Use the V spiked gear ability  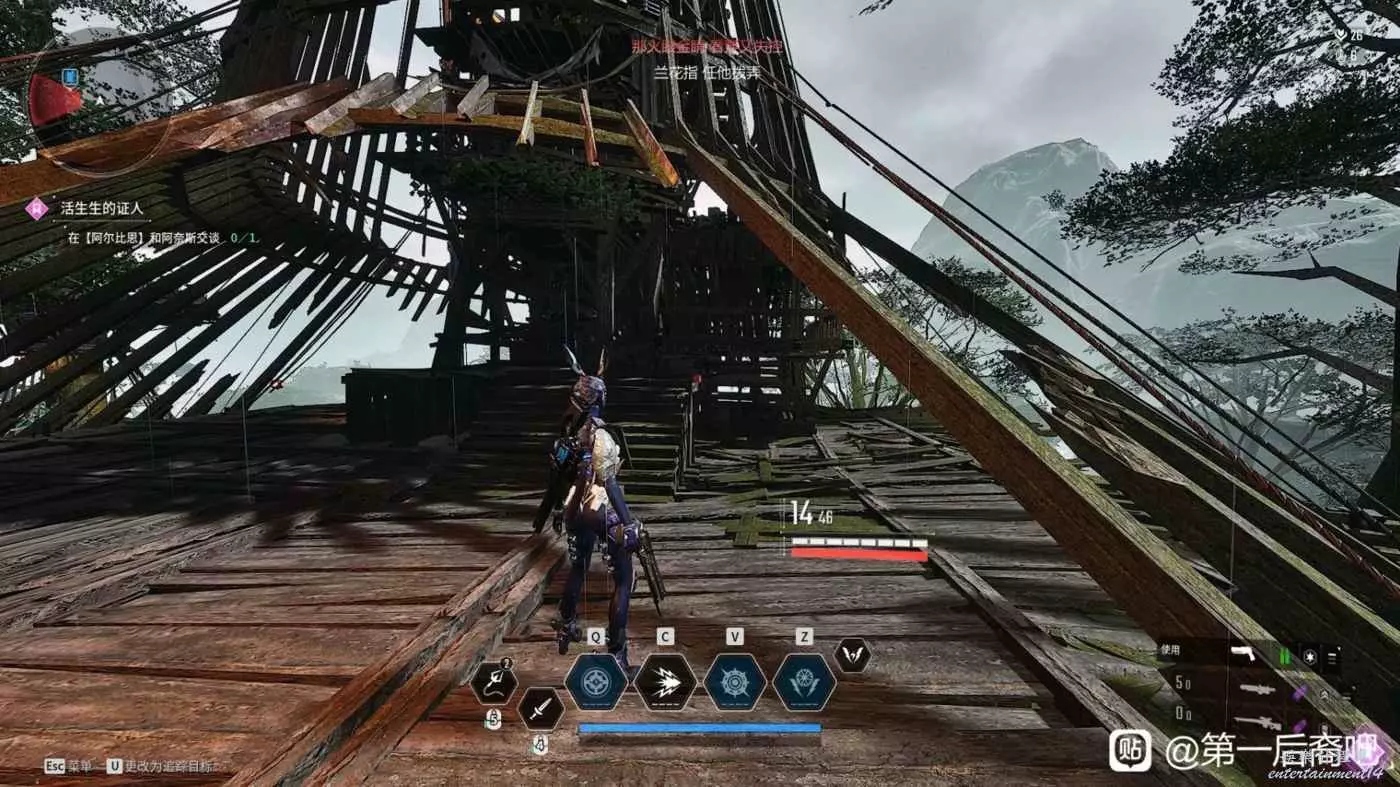pyautogui.click(x=735, y=682)
